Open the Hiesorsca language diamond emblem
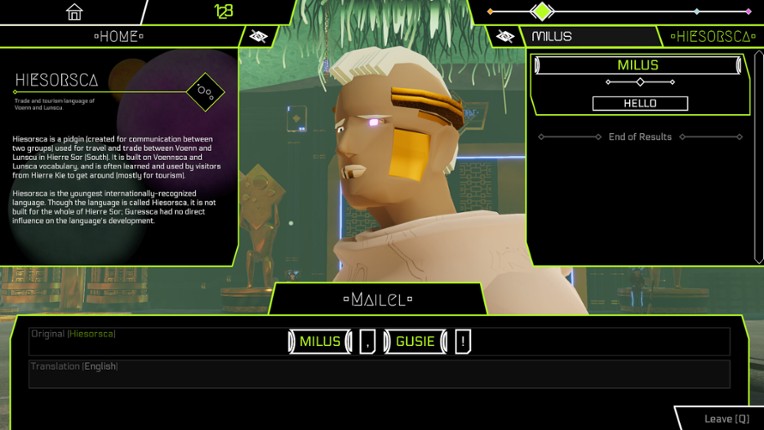The width and height of the screenshot is (764, 430). (x=206, y=92)
